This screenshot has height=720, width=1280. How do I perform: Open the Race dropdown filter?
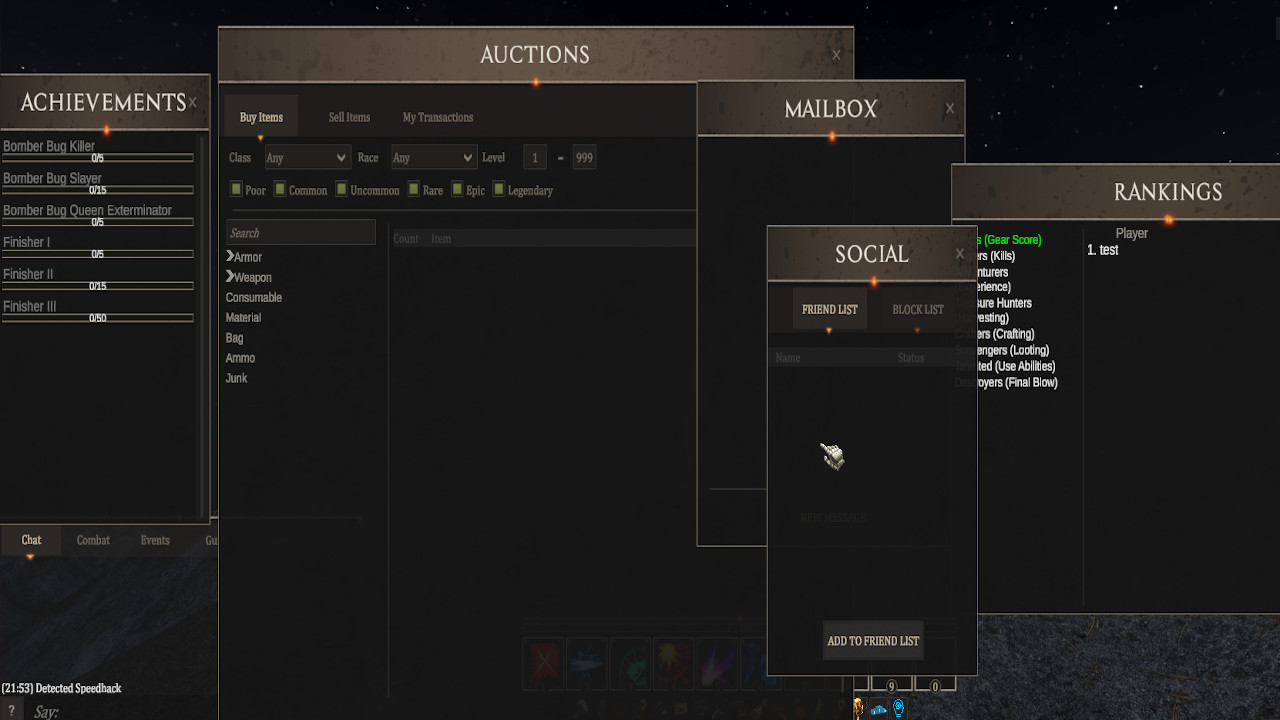[x=433, y=157]
